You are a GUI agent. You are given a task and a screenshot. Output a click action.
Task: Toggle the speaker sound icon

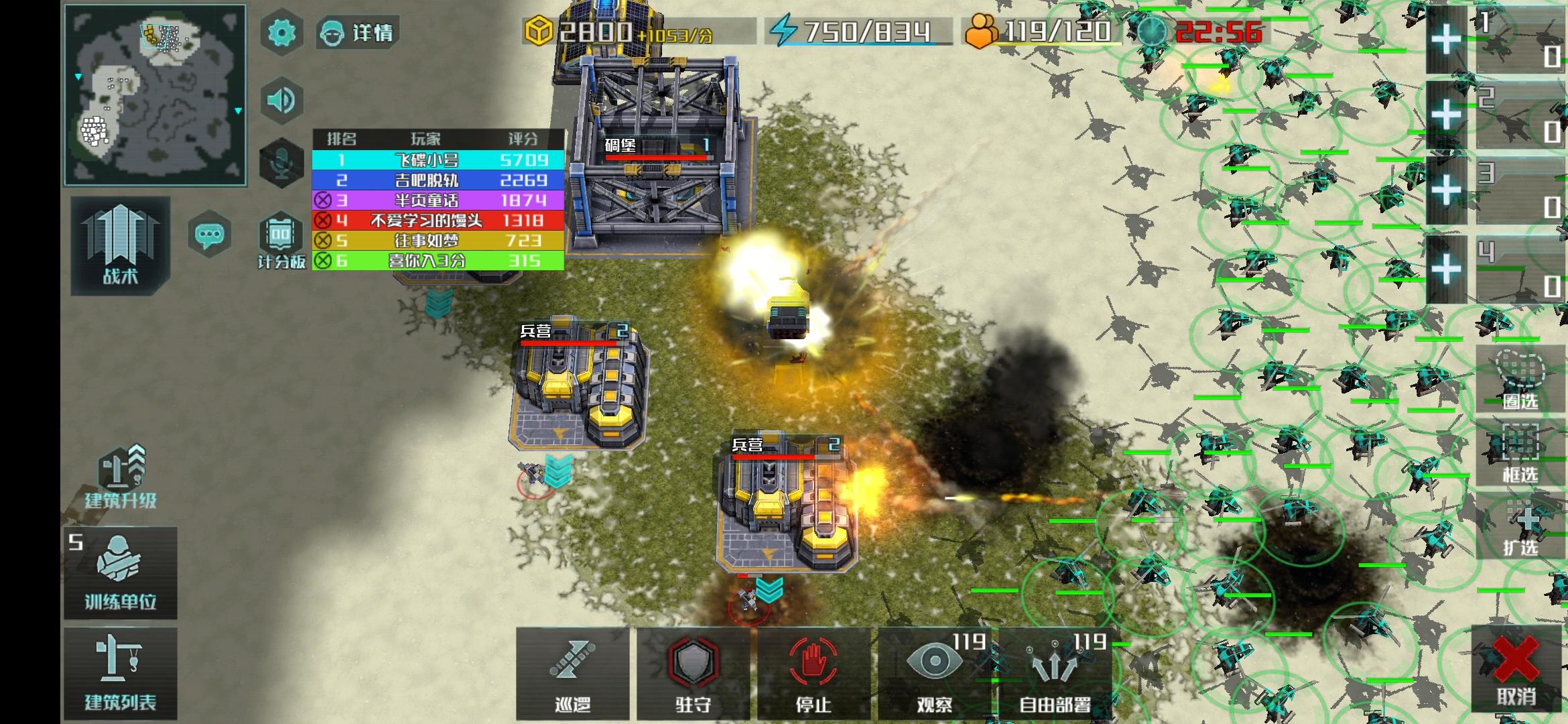pos(281,101)
